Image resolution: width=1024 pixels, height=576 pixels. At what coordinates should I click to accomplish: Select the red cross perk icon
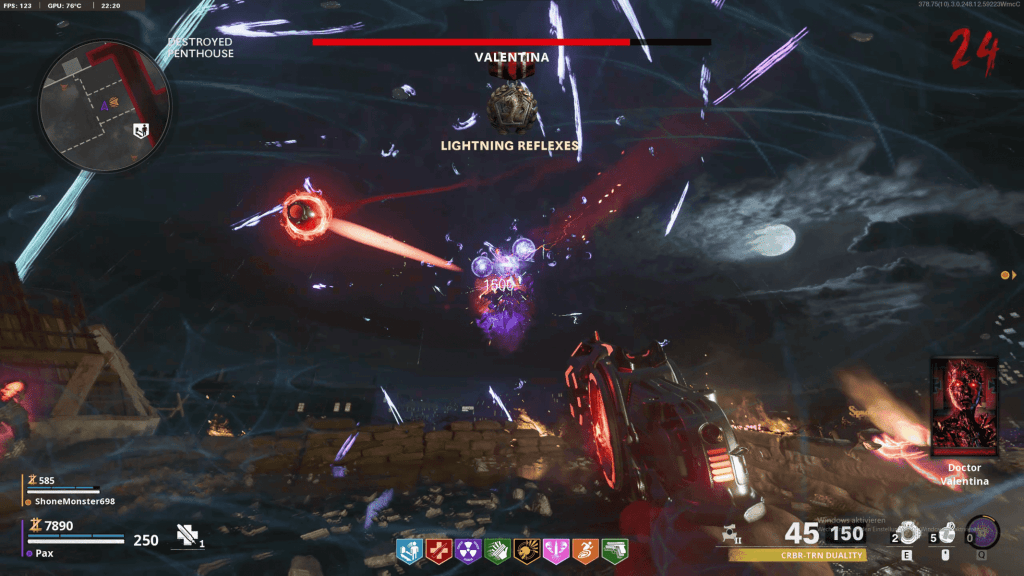(x=439, y=550)
